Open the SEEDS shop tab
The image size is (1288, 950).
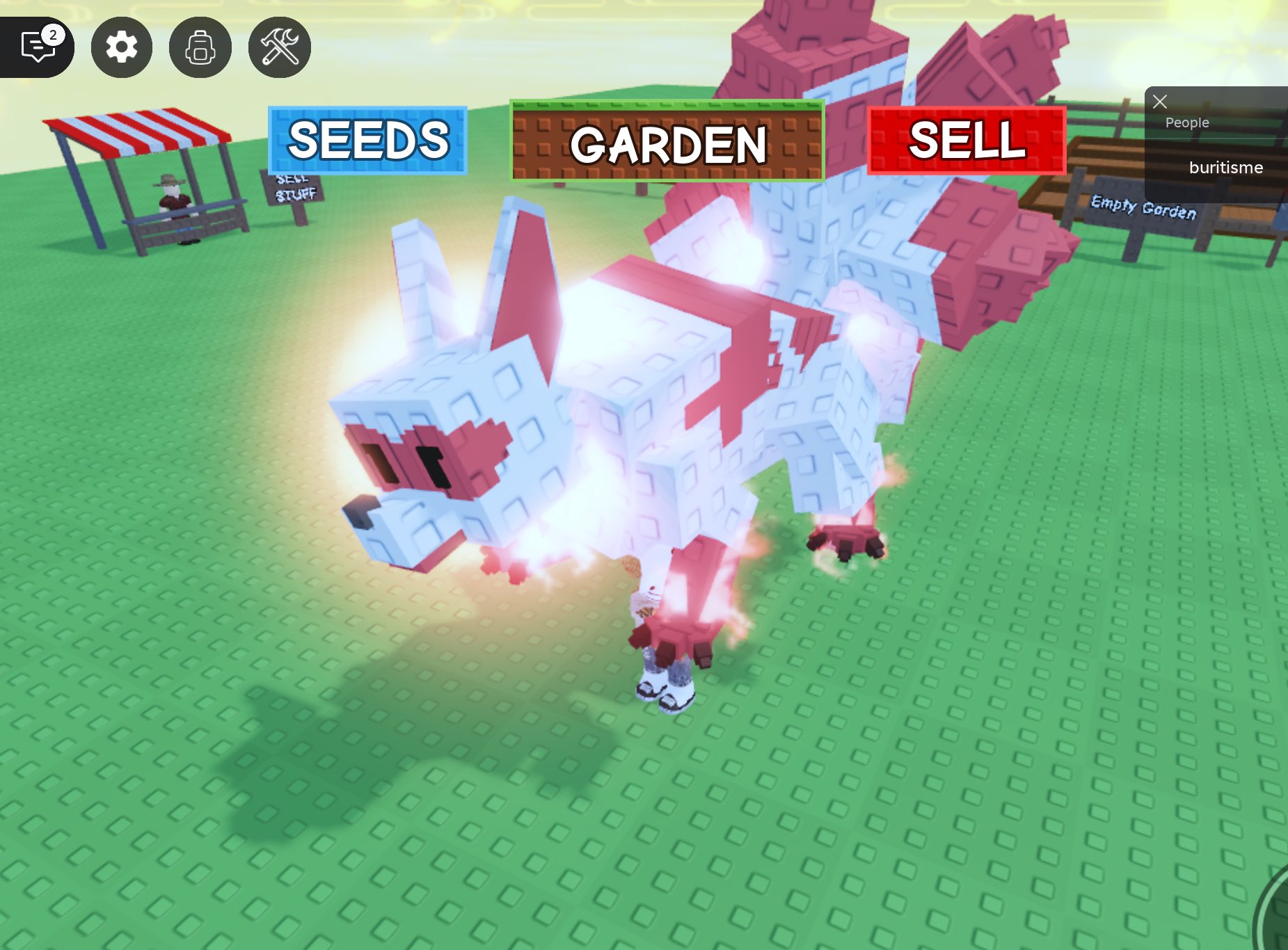coord(367,141)
